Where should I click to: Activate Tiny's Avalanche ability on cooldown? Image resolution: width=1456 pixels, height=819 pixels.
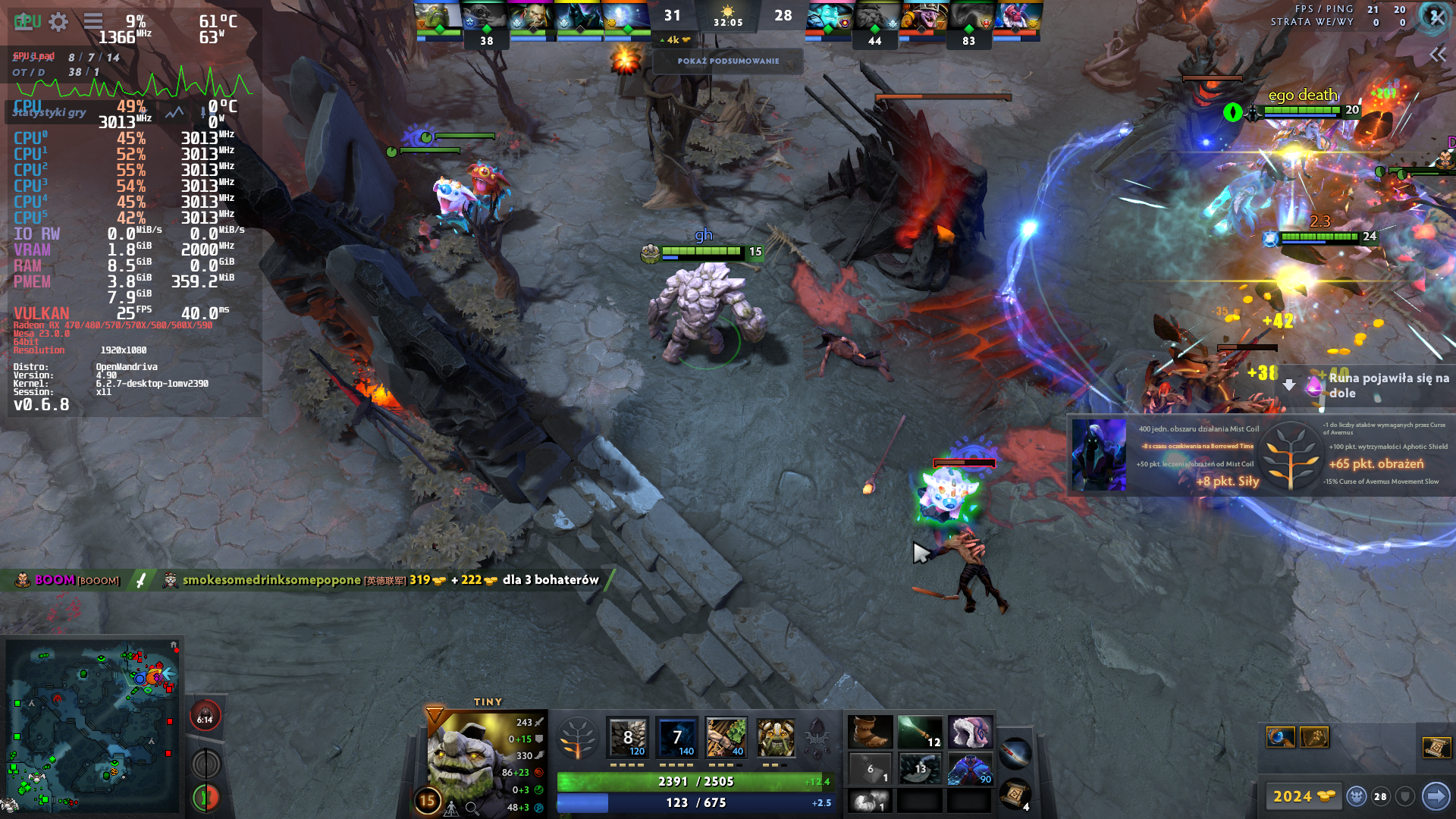628,738
